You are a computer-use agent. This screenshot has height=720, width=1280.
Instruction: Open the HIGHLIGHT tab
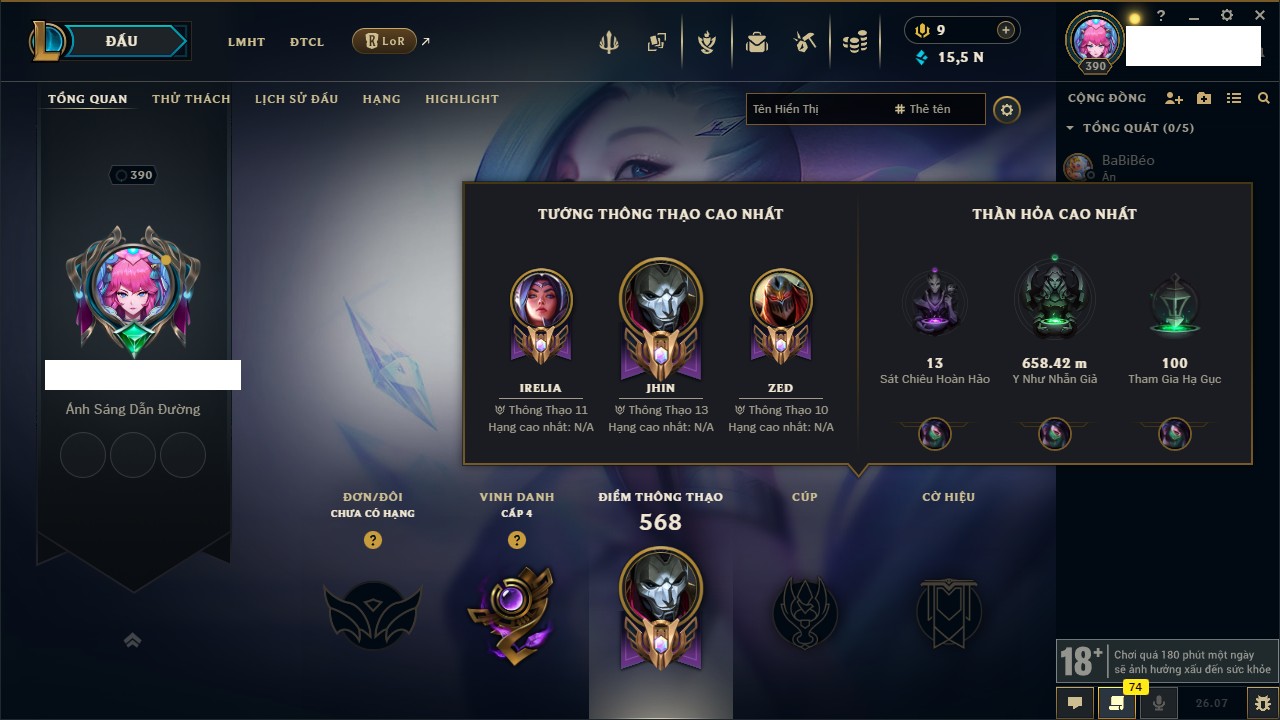pyautogui.click(x=461, y=99)
